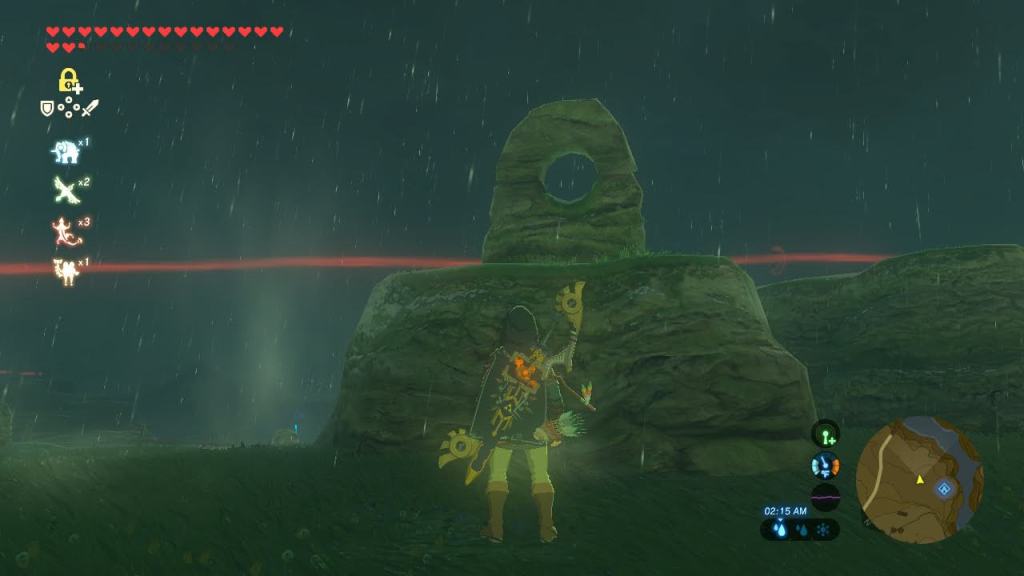Click the snowflake weather forecast icon
The height and width of the screenshot is (576, 1024).
(823, 530)
